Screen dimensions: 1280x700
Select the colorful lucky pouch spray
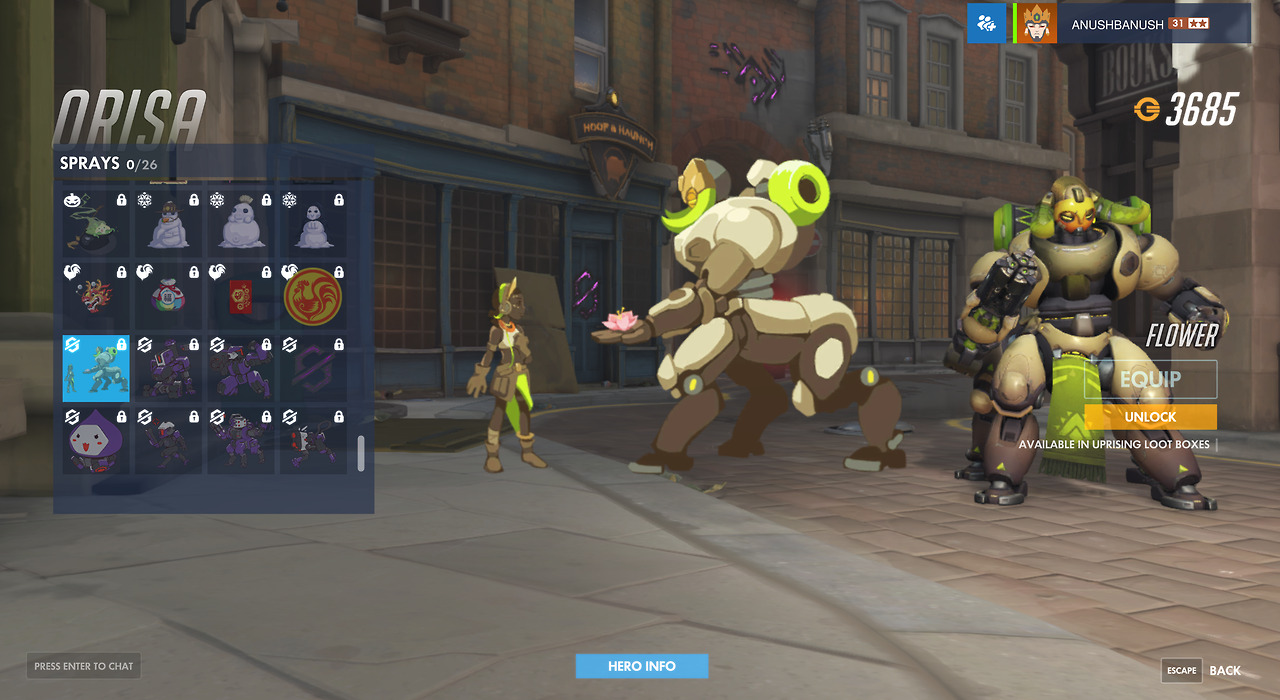tap(168, 296)
